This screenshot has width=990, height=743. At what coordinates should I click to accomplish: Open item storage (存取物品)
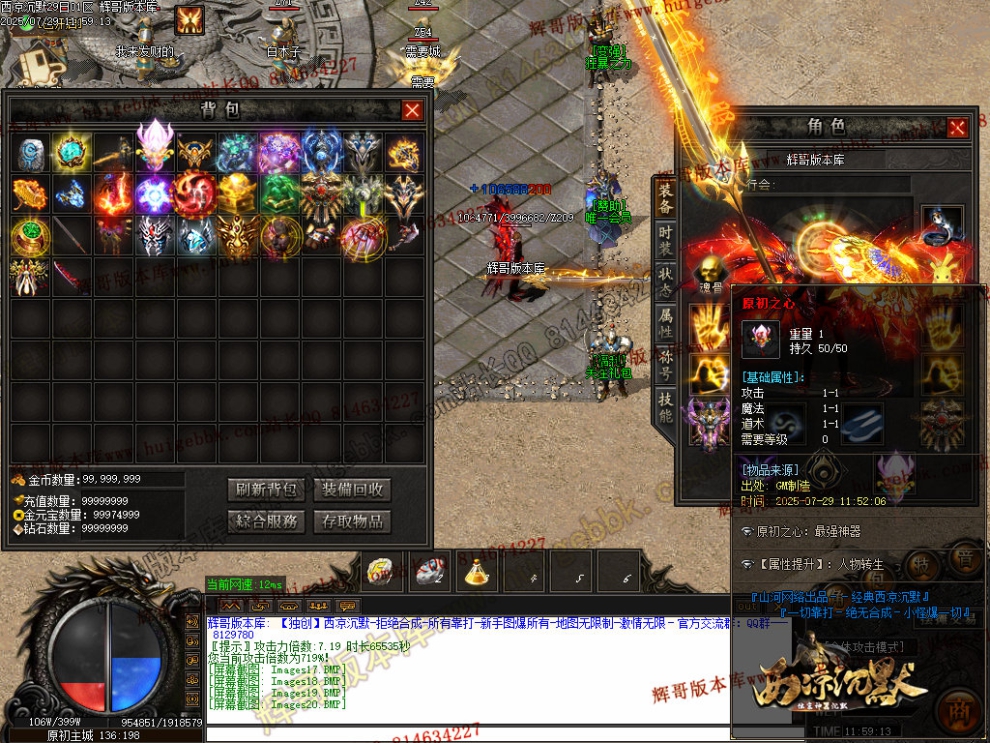(351, 521)
